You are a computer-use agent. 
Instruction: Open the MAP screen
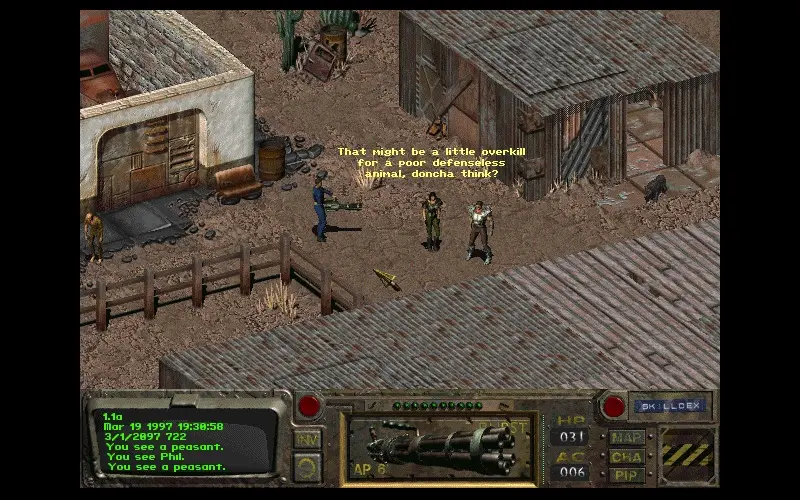627,438
